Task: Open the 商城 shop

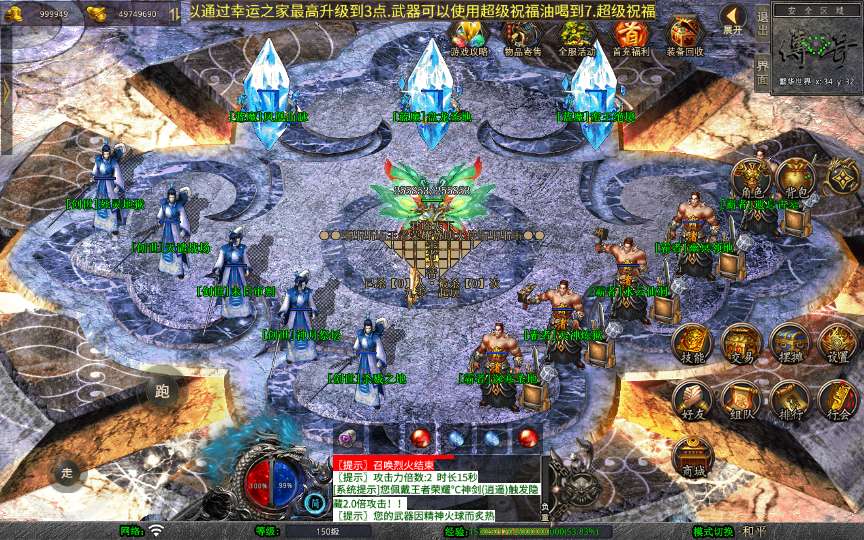Action: (692, 457)
